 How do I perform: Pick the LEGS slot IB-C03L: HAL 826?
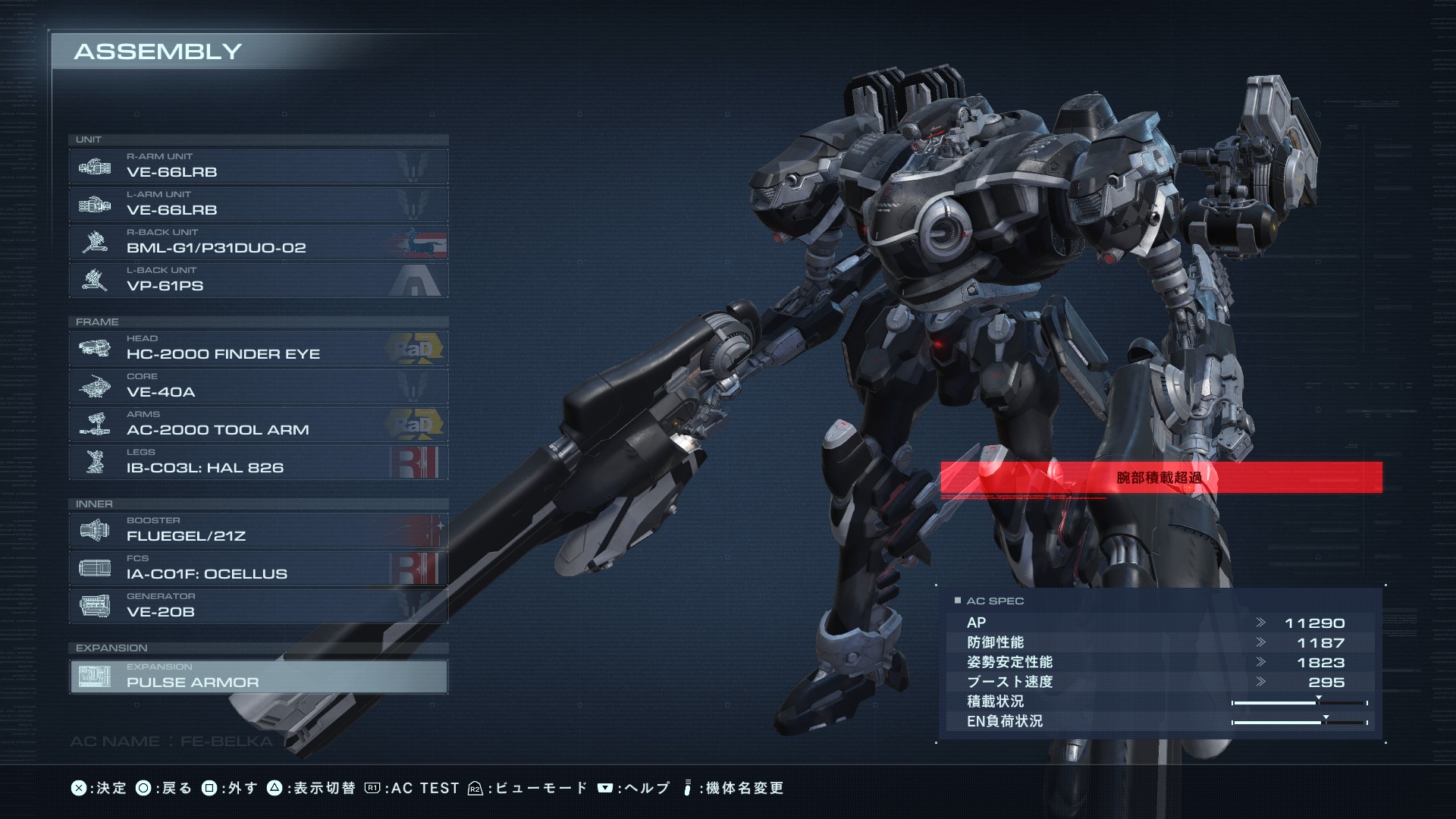pyautogui.click(x=258, y=462)
